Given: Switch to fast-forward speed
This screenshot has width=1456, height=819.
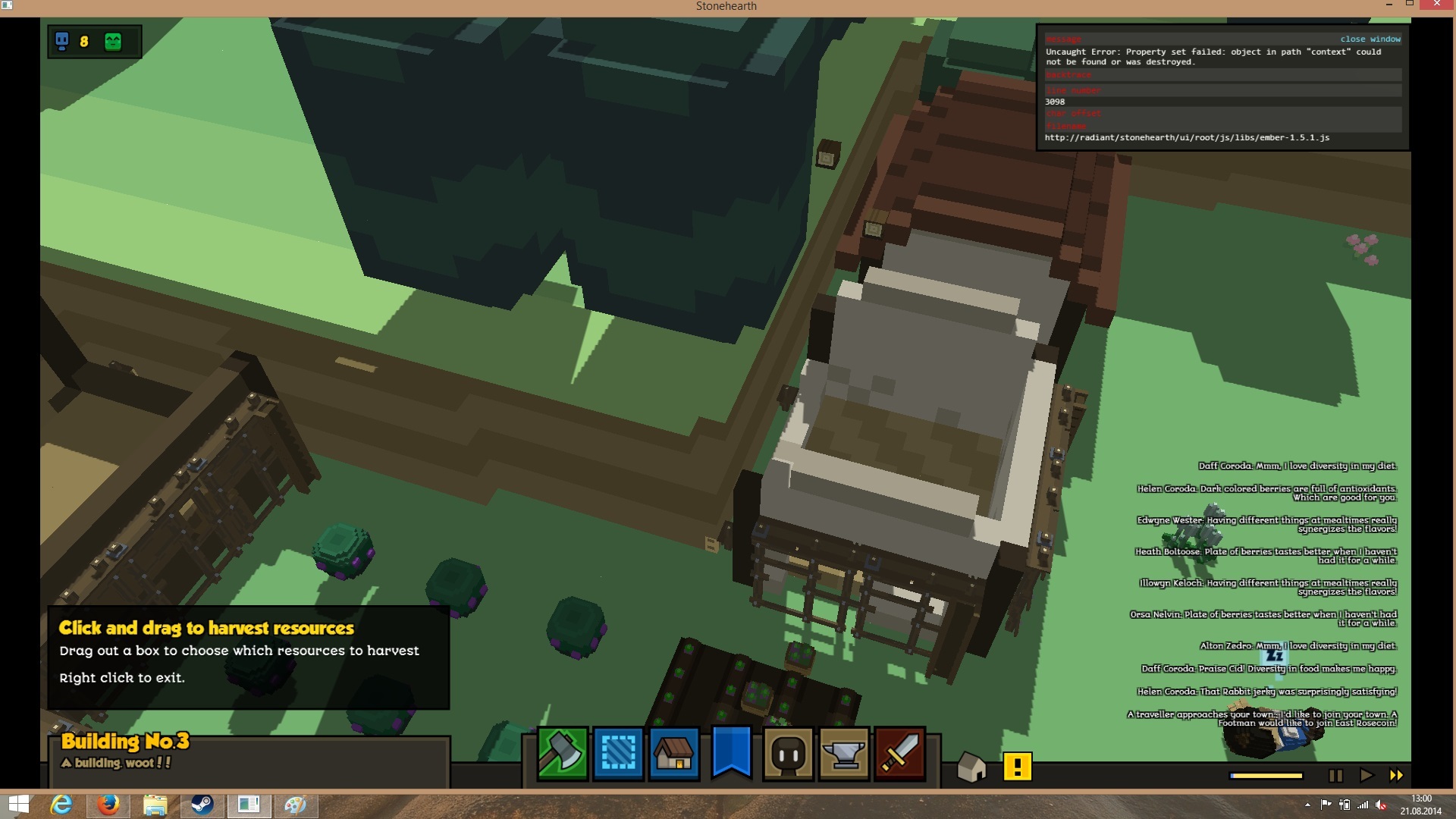Looking at the screenshot, I should tap(1396, 775).
